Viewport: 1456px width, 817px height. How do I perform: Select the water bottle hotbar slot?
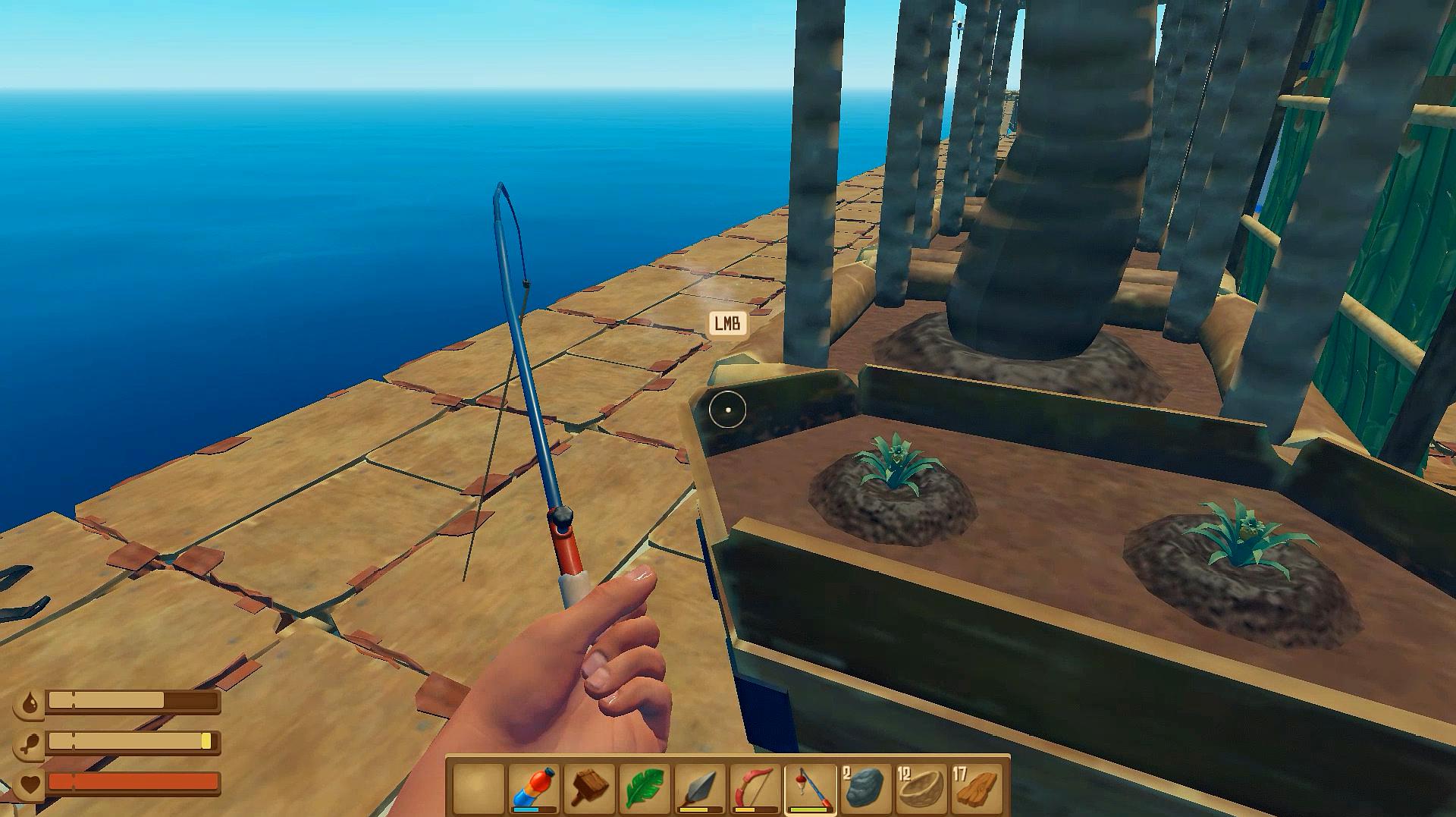point(534,787)
